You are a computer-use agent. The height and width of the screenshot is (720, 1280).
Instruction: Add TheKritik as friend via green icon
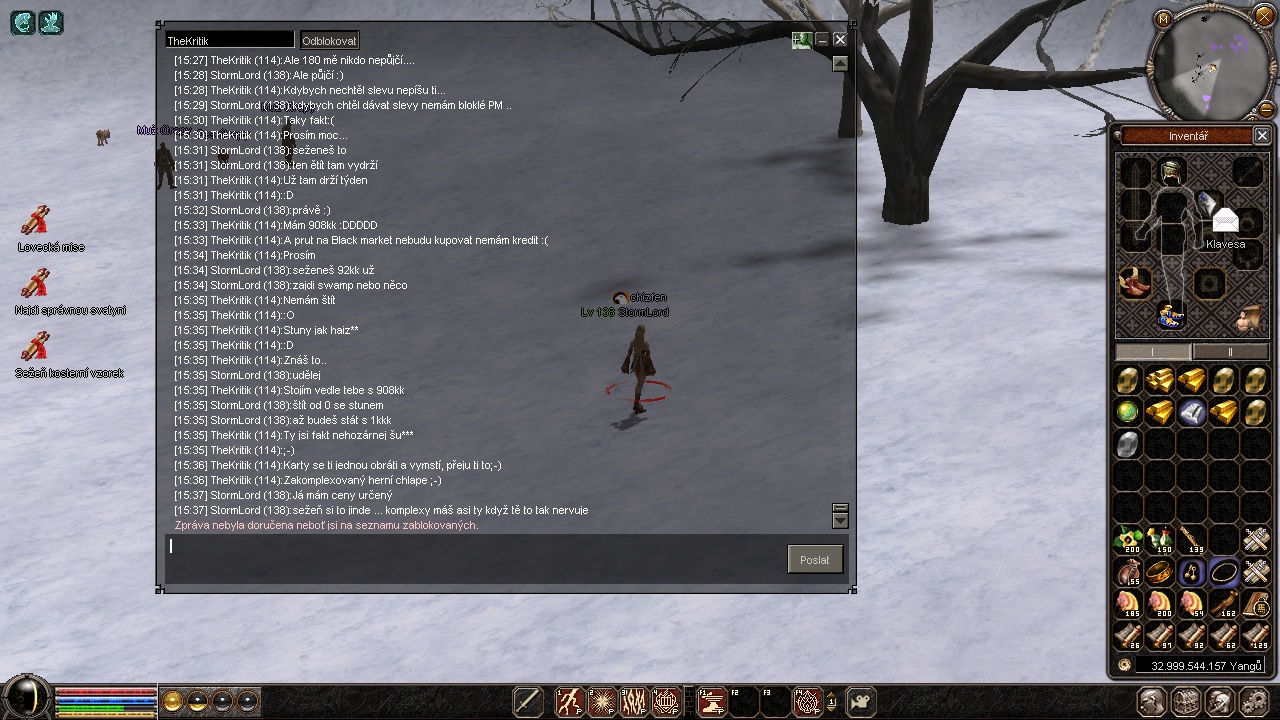point(801,40)
